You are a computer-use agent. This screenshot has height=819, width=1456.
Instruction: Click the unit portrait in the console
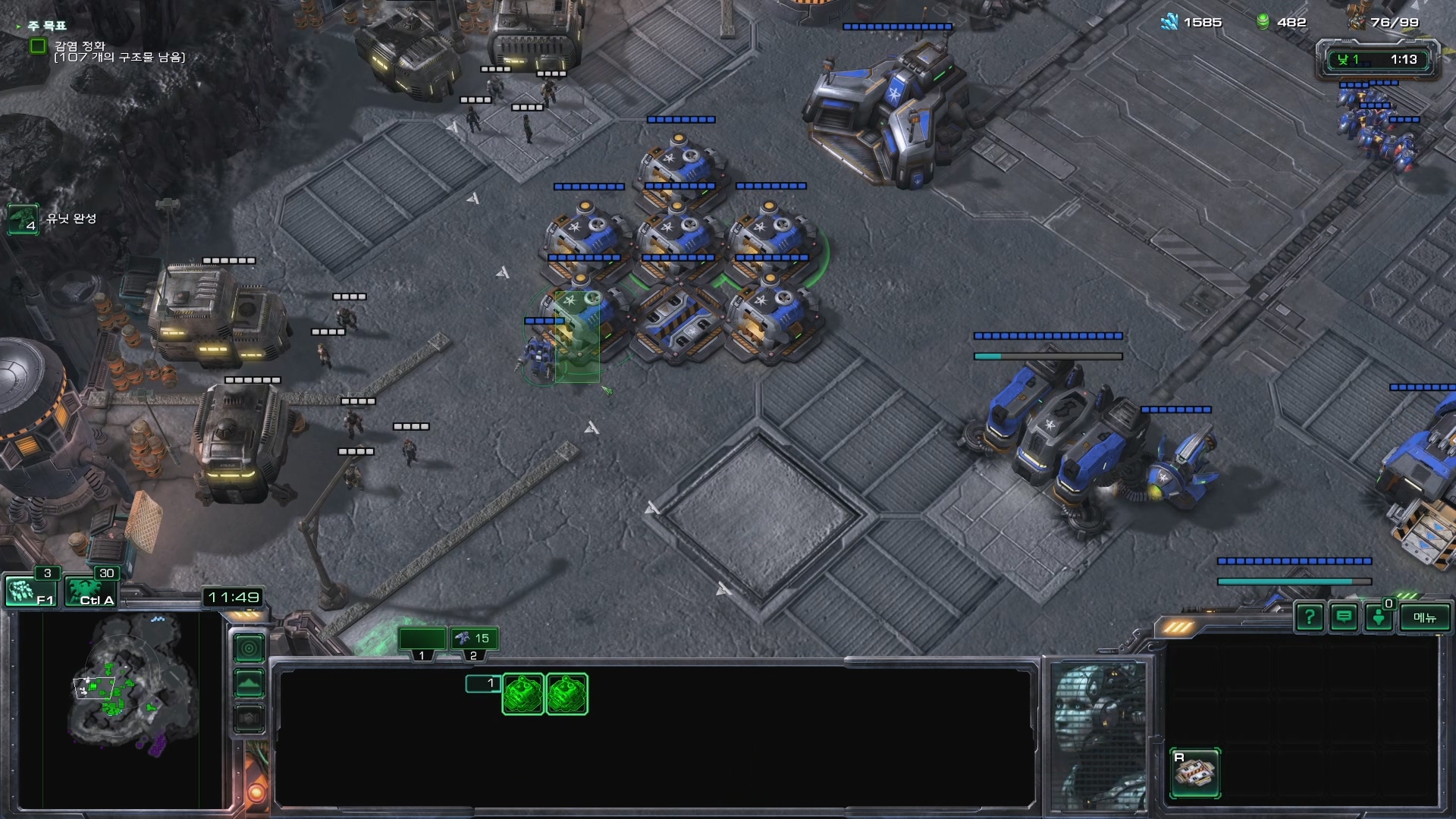(1100, 736)
